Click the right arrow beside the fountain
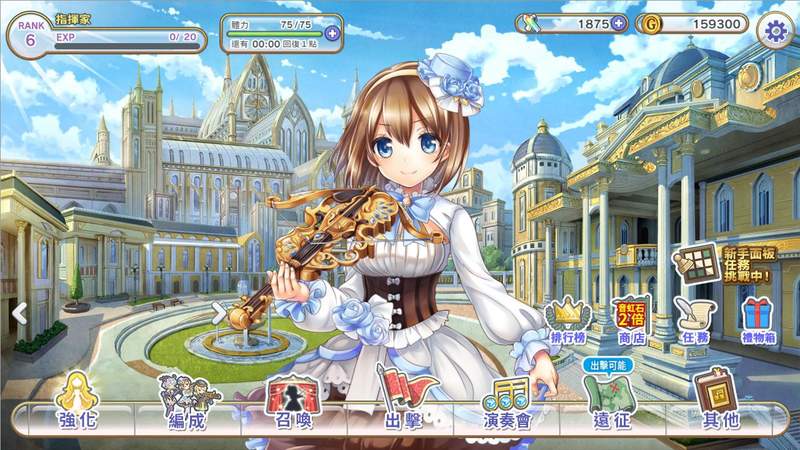The image size is (800, 450). click(218, 313)
